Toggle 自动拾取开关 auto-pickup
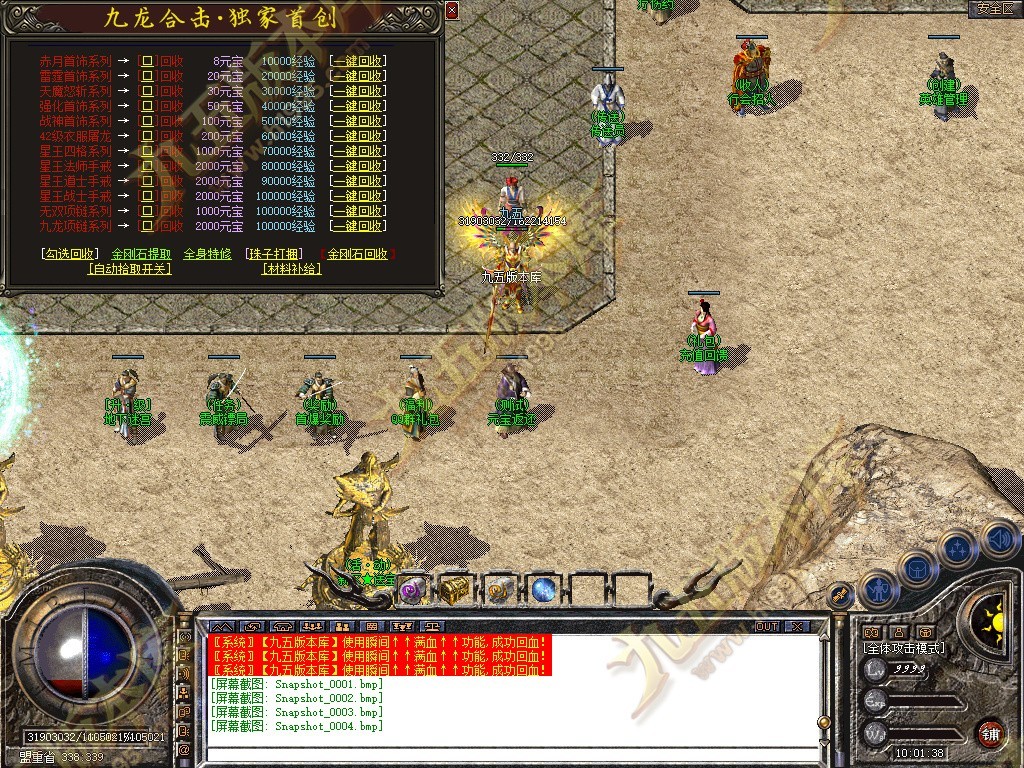 (x=130, y=268)
